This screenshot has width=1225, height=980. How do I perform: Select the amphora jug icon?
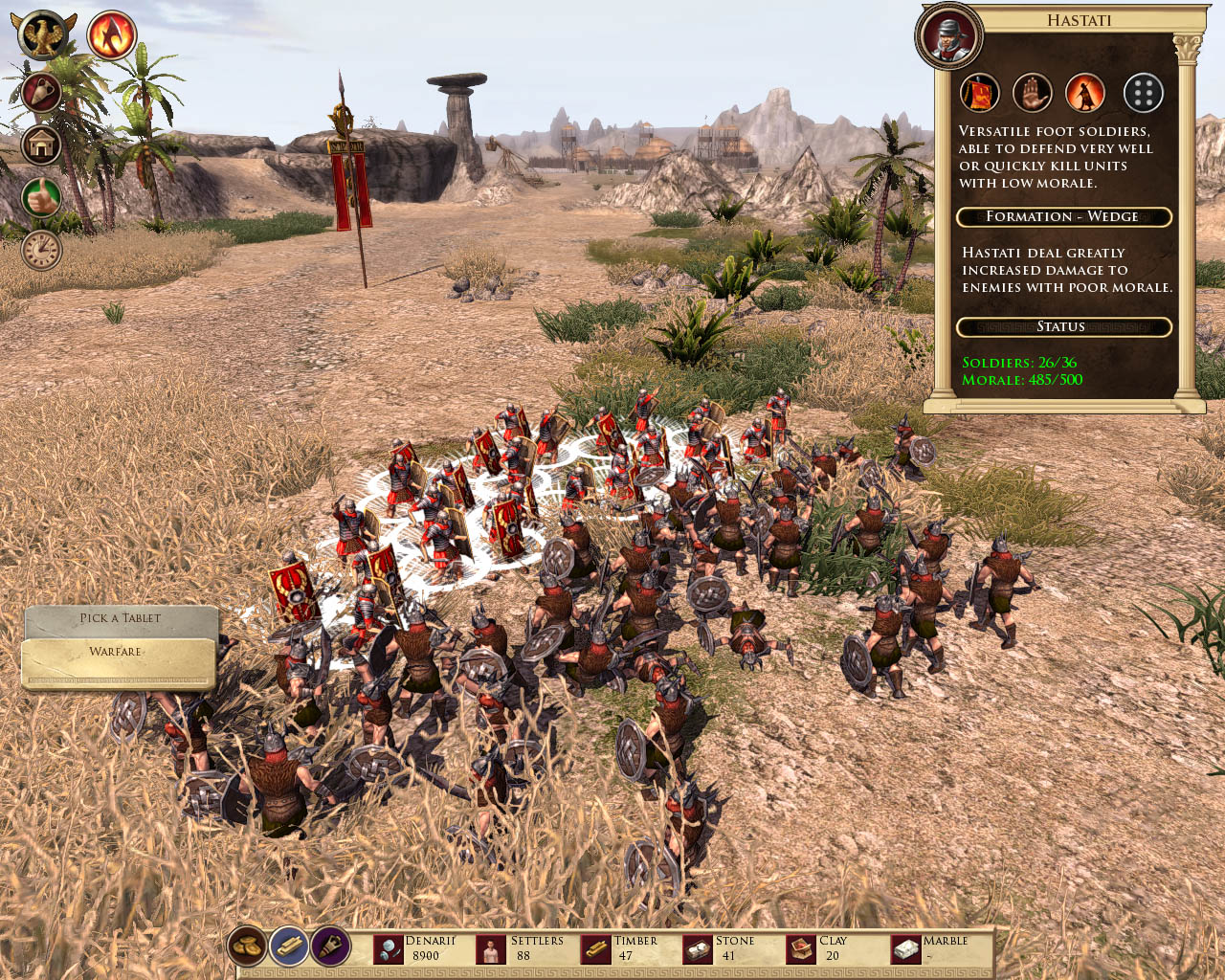[42, 93]
